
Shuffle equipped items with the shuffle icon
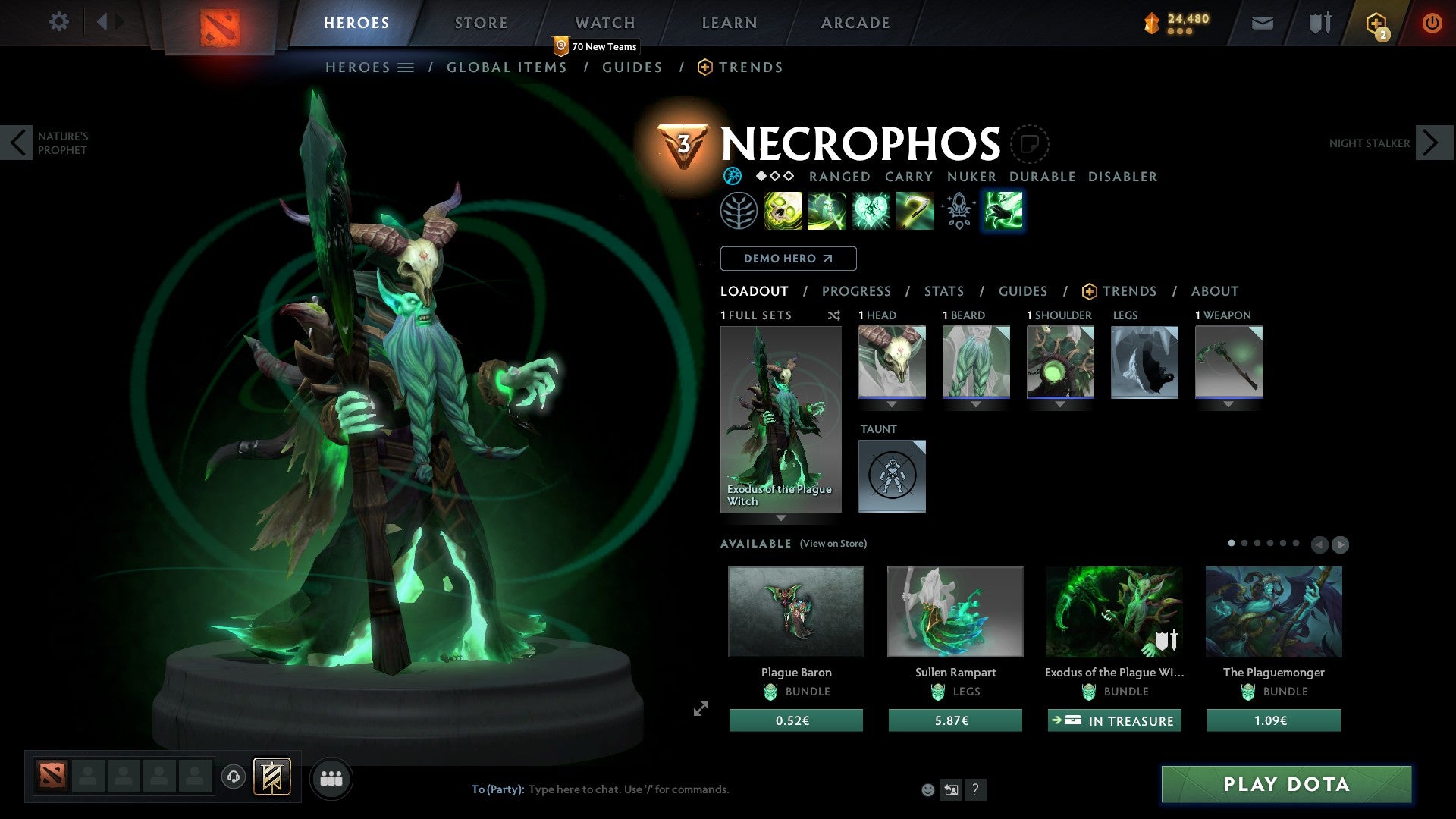tap(833, 315)
